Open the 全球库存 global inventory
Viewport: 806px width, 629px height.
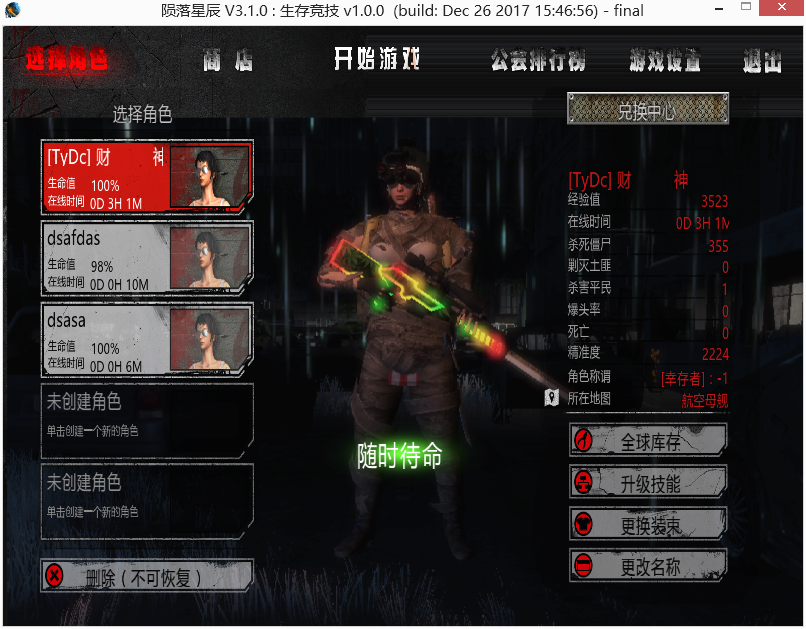coord(648,441)
